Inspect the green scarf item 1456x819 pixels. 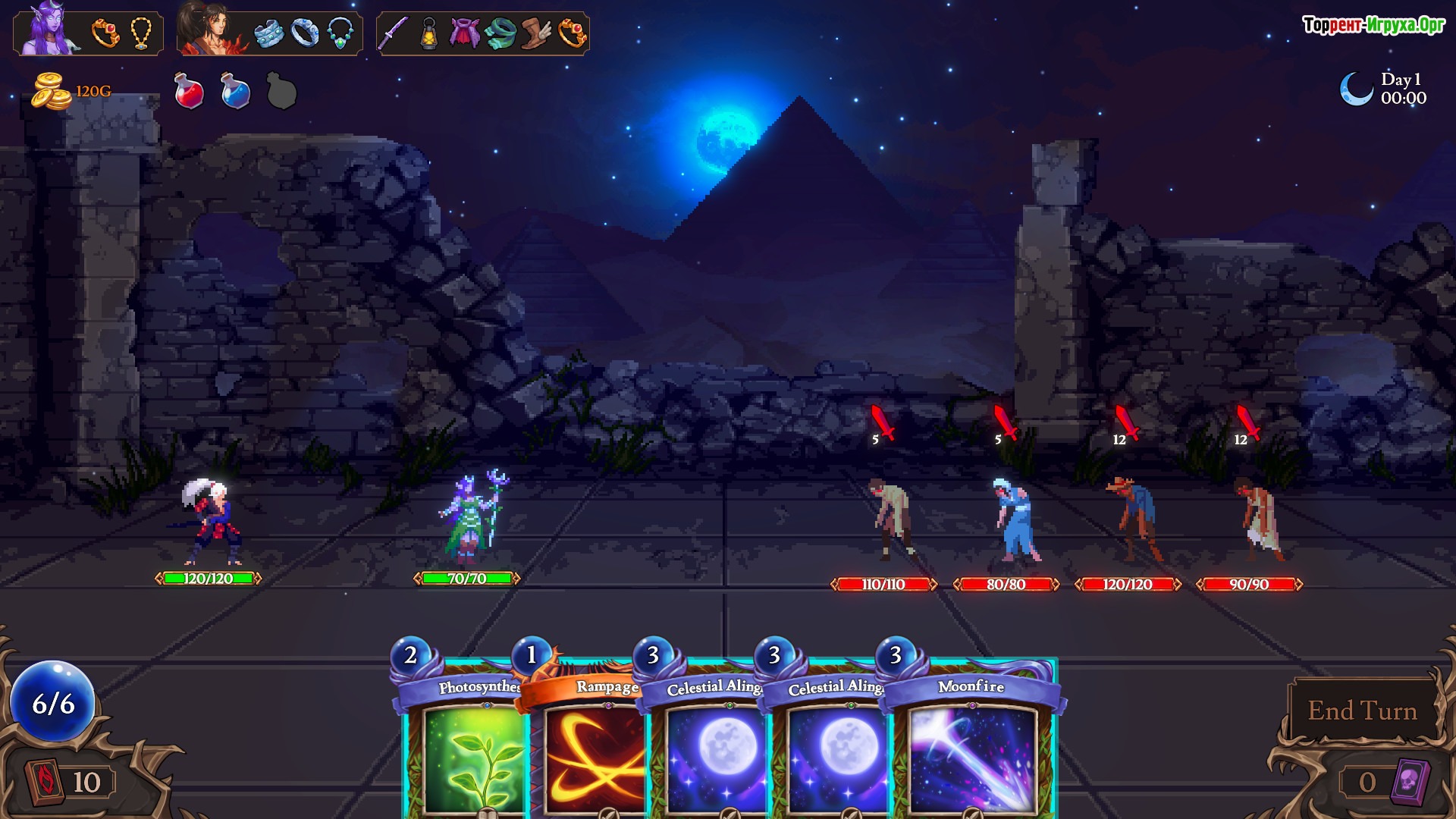coord(500,33)
